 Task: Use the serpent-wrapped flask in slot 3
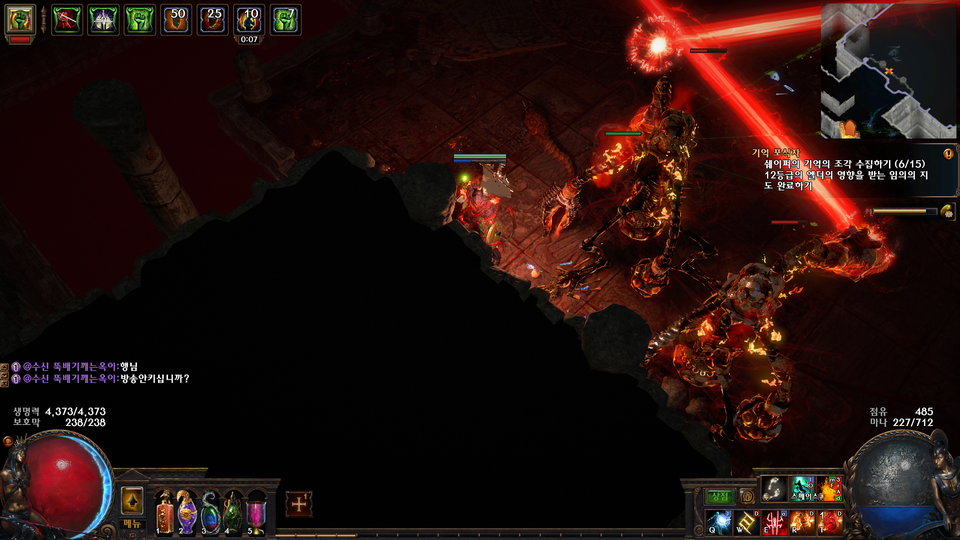pos(210,512)
